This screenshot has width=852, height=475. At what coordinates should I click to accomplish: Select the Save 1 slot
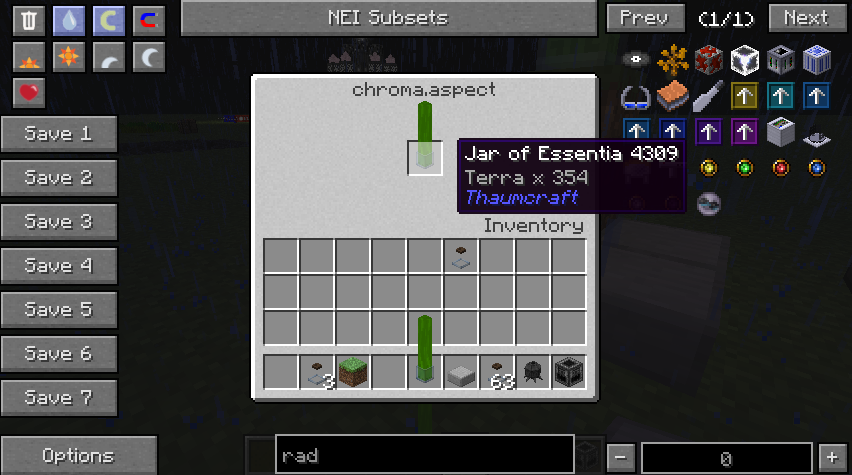[58, 134]
